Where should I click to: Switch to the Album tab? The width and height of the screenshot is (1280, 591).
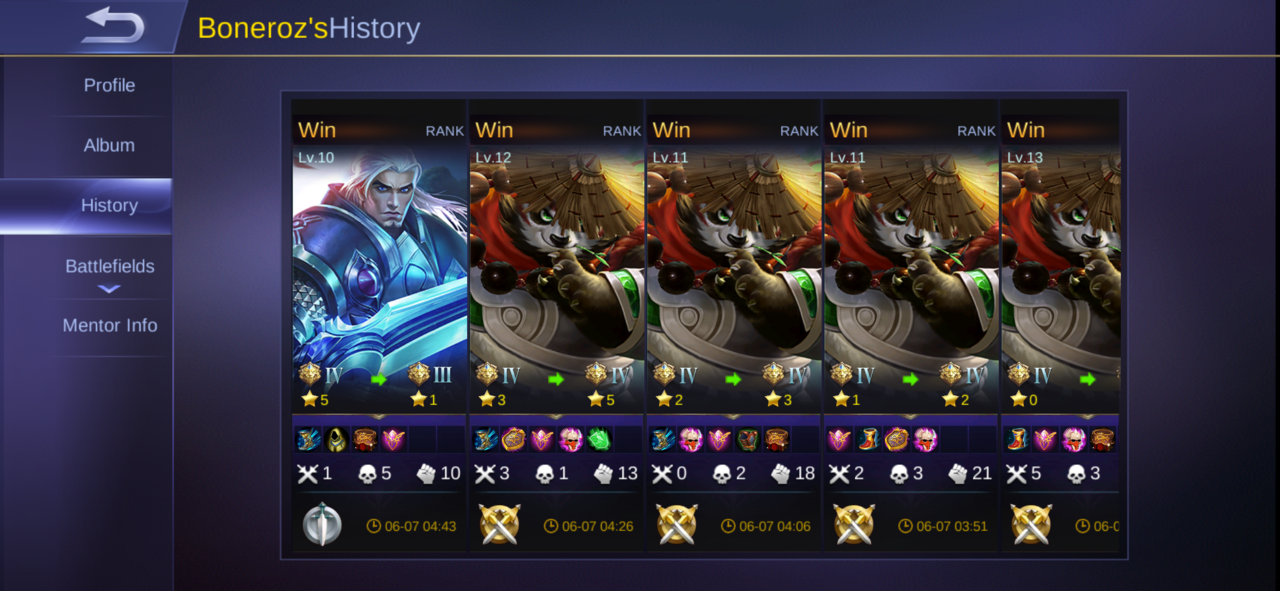(109, 145)
